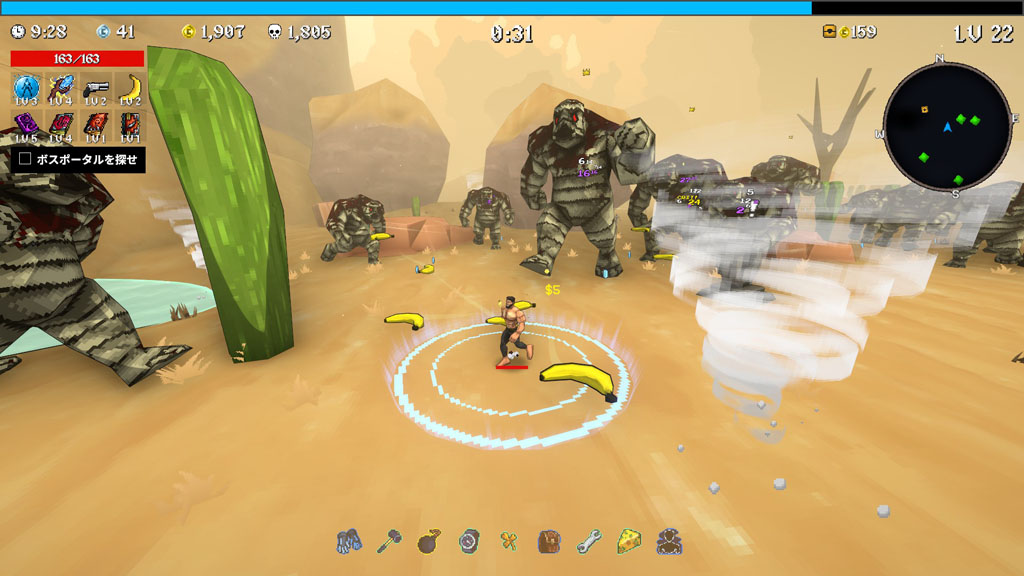1024x576 pixels.
Task: Select the bomb item icon
Action: [x=429, y=542]
